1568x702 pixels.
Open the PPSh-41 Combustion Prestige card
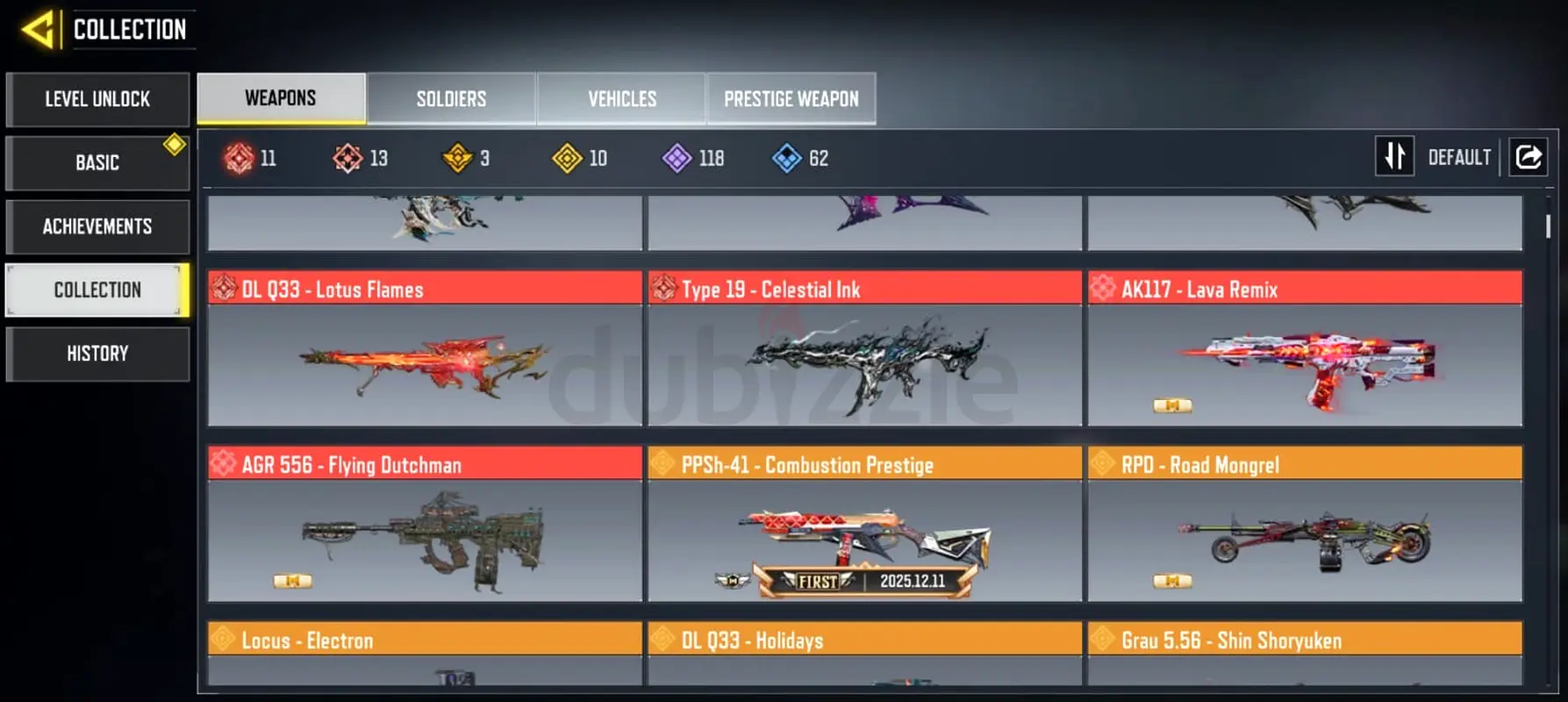864,525
